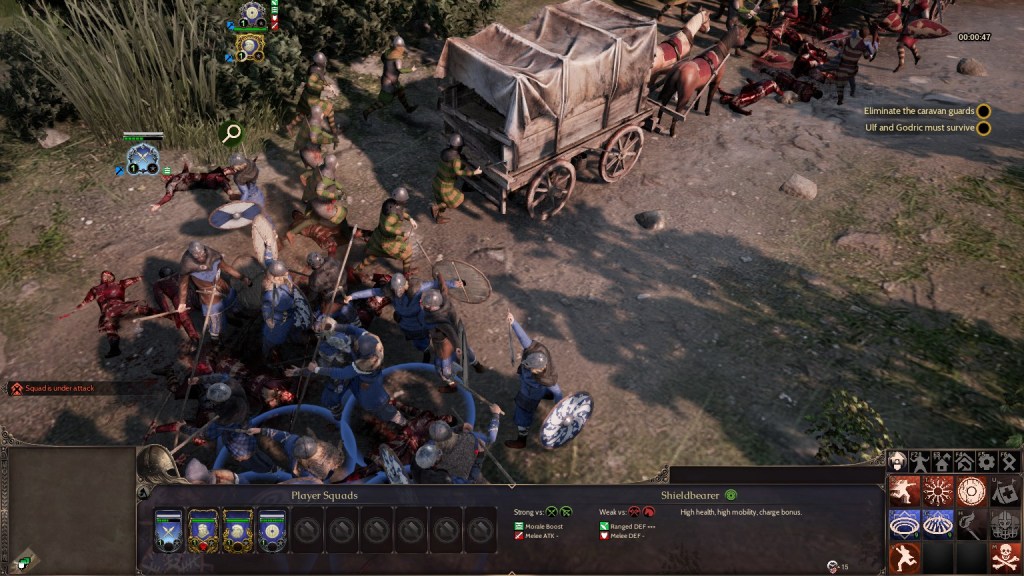Activate the spiked sun ability
1024x576 pixels.
click(x=938, y=491)
